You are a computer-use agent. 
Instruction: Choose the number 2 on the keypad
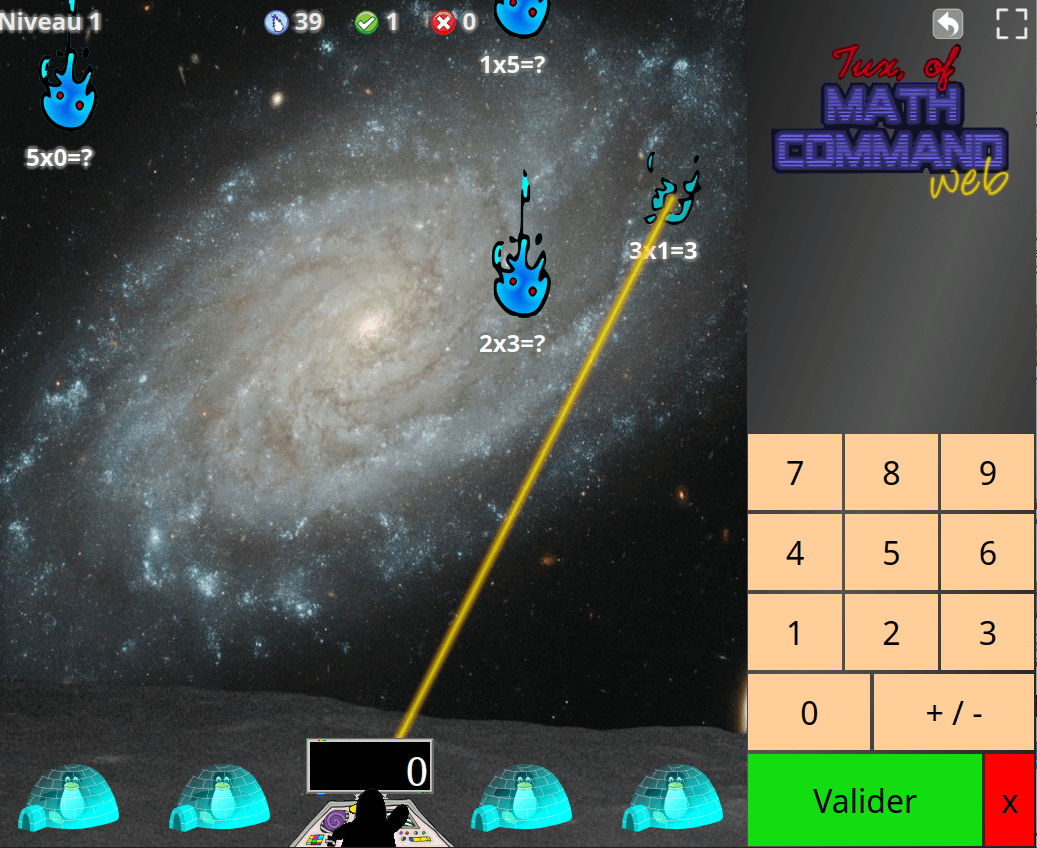coord(891,633)
